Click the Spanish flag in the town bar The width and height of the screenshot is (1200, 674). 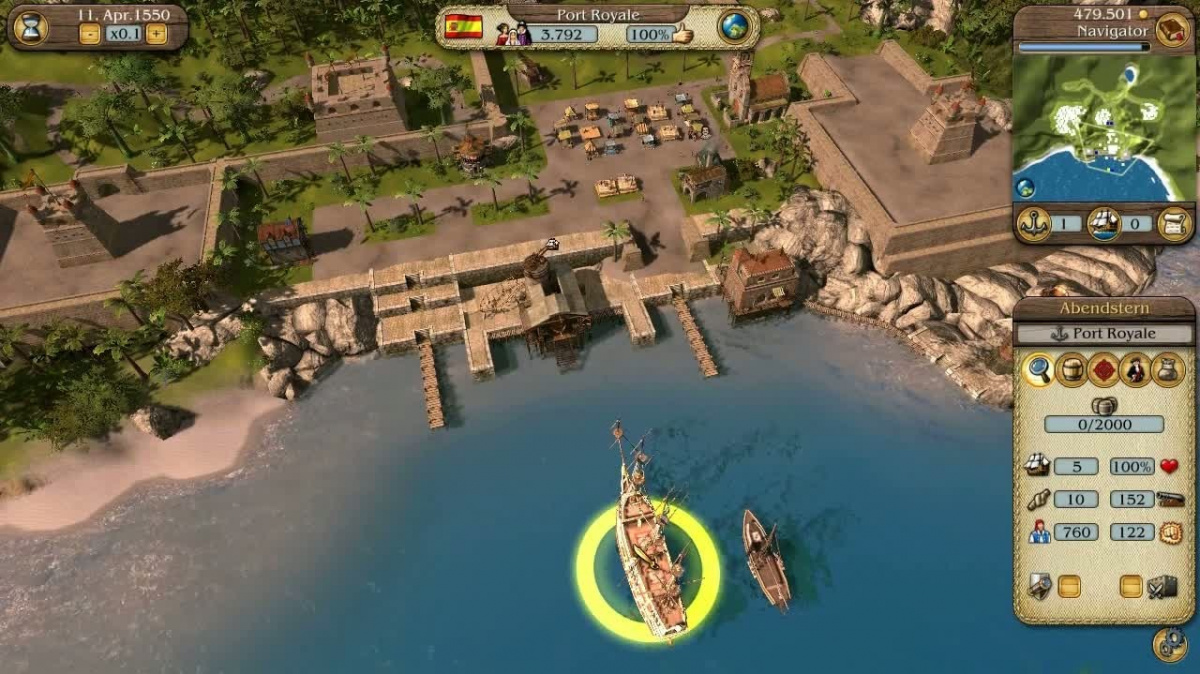point(463,27)
